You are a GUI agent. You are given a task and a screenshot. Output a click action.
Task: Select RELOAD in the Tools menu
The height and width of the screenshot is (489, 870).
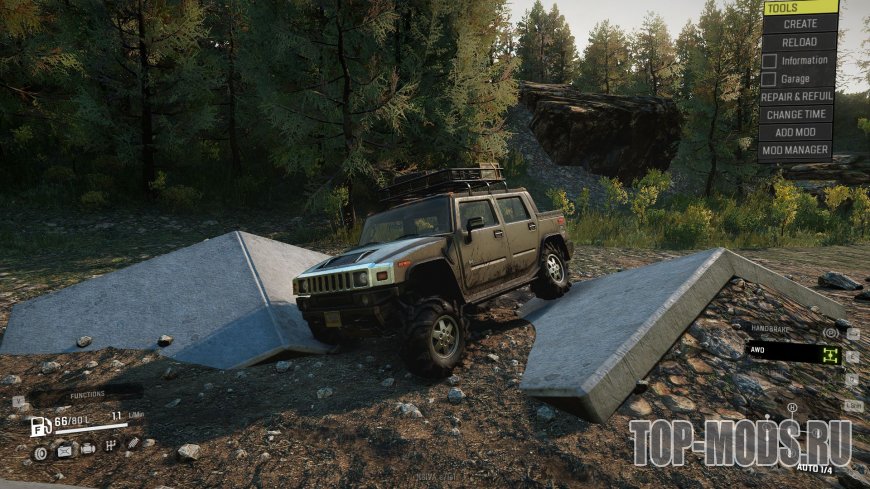click(799, 42)
